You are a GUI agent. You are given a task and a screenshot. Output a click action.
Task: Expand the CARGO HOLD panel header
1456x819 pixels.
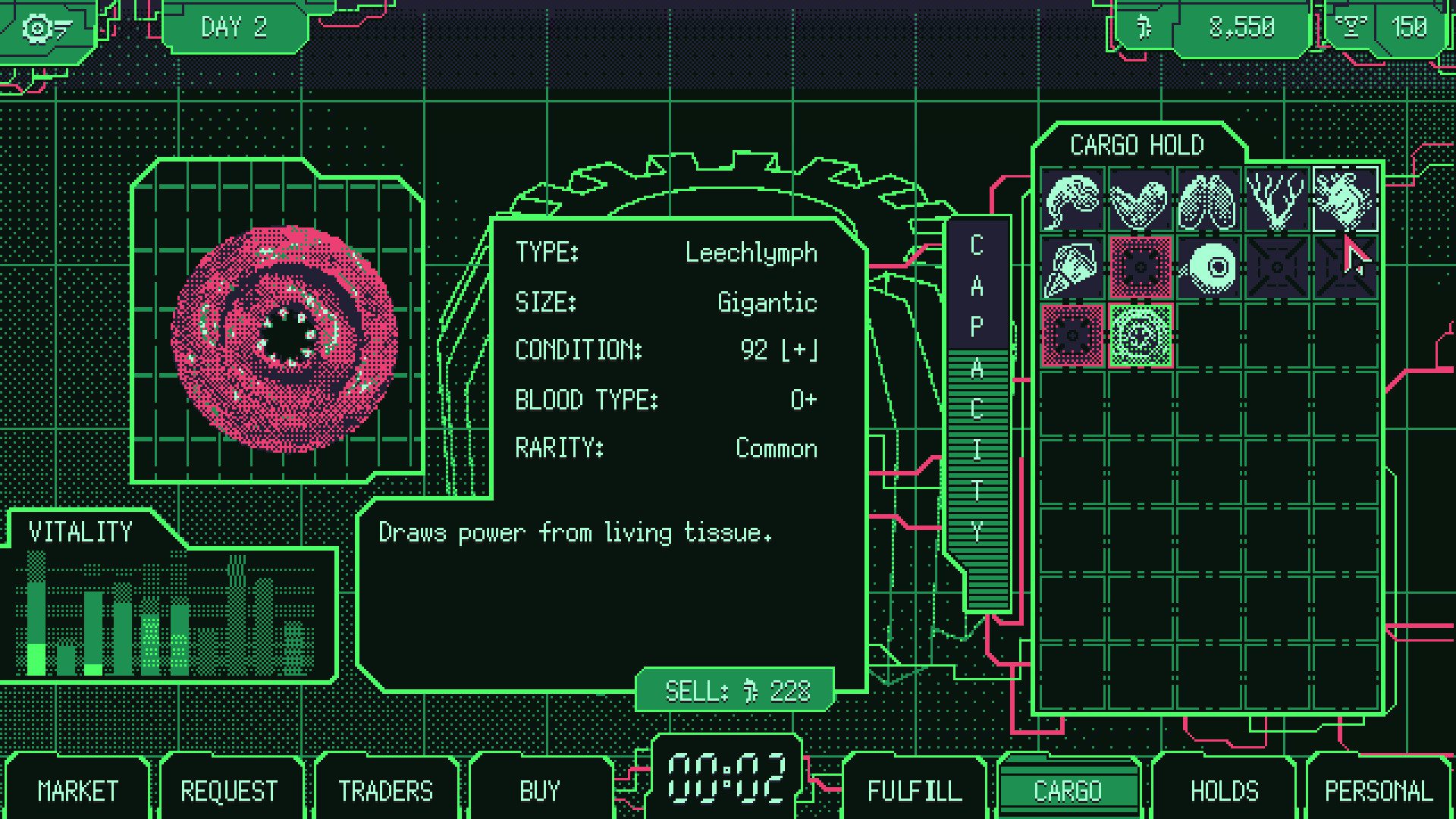tap(1137, 144)
